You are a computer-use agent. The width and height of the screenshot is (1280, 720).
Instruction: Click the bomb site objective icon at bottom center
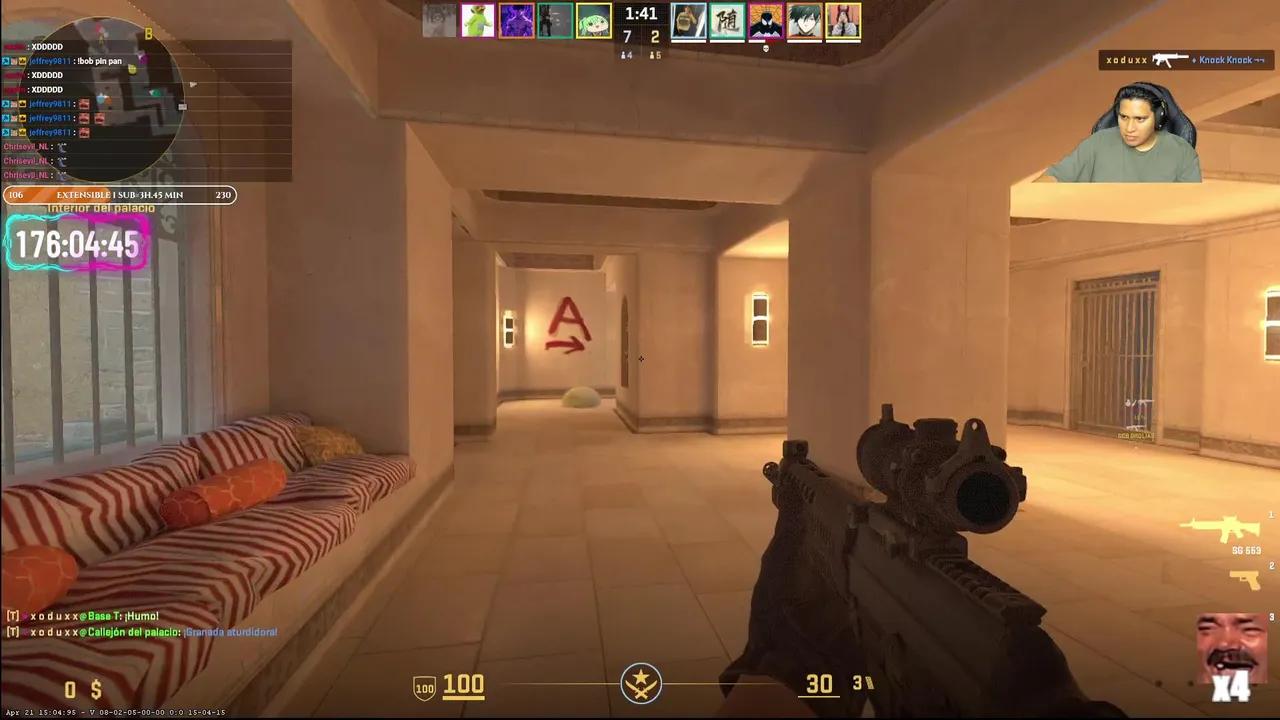click(x=640, y=684)
